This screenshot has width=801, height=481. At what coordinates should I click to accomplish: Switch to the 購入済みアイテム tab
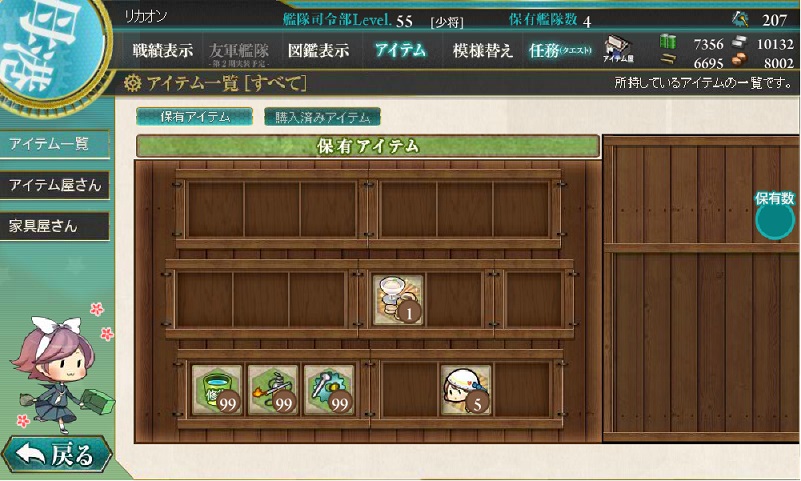(322, 116)
